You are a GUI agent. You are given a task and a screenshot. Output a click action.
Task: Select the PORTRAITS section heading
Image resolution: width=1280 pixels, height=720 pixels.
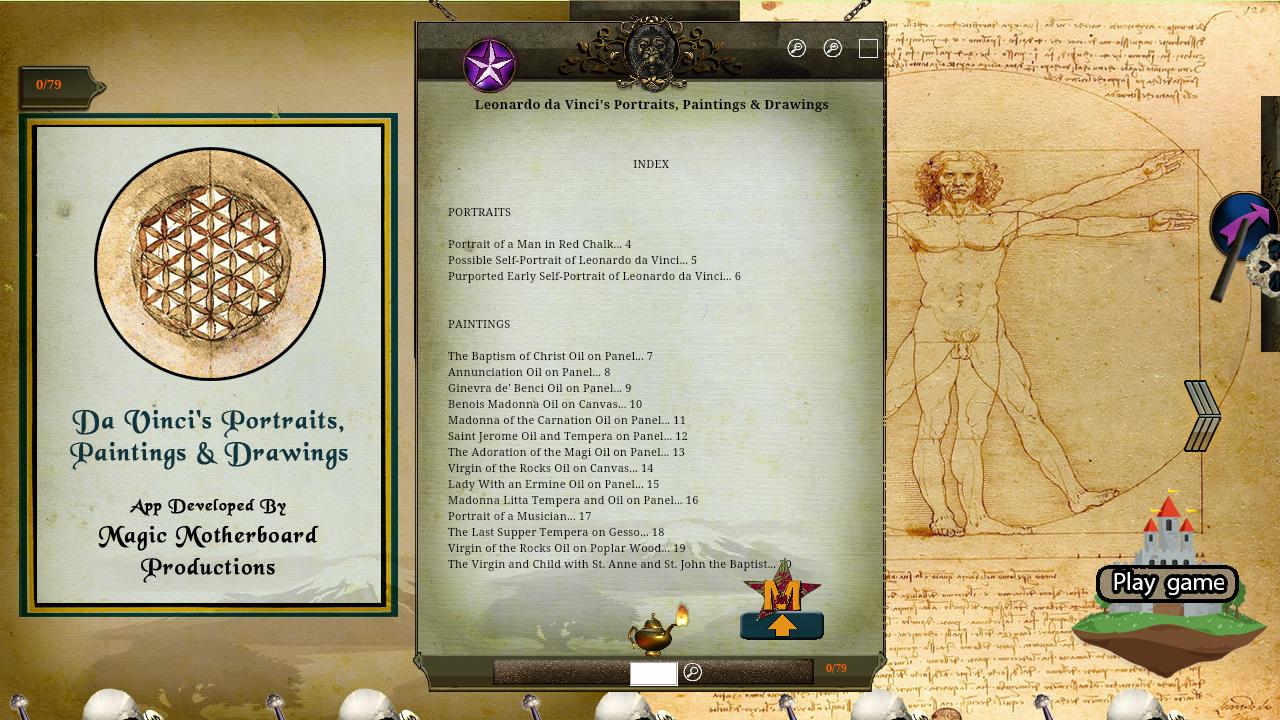tap(479, 212)
